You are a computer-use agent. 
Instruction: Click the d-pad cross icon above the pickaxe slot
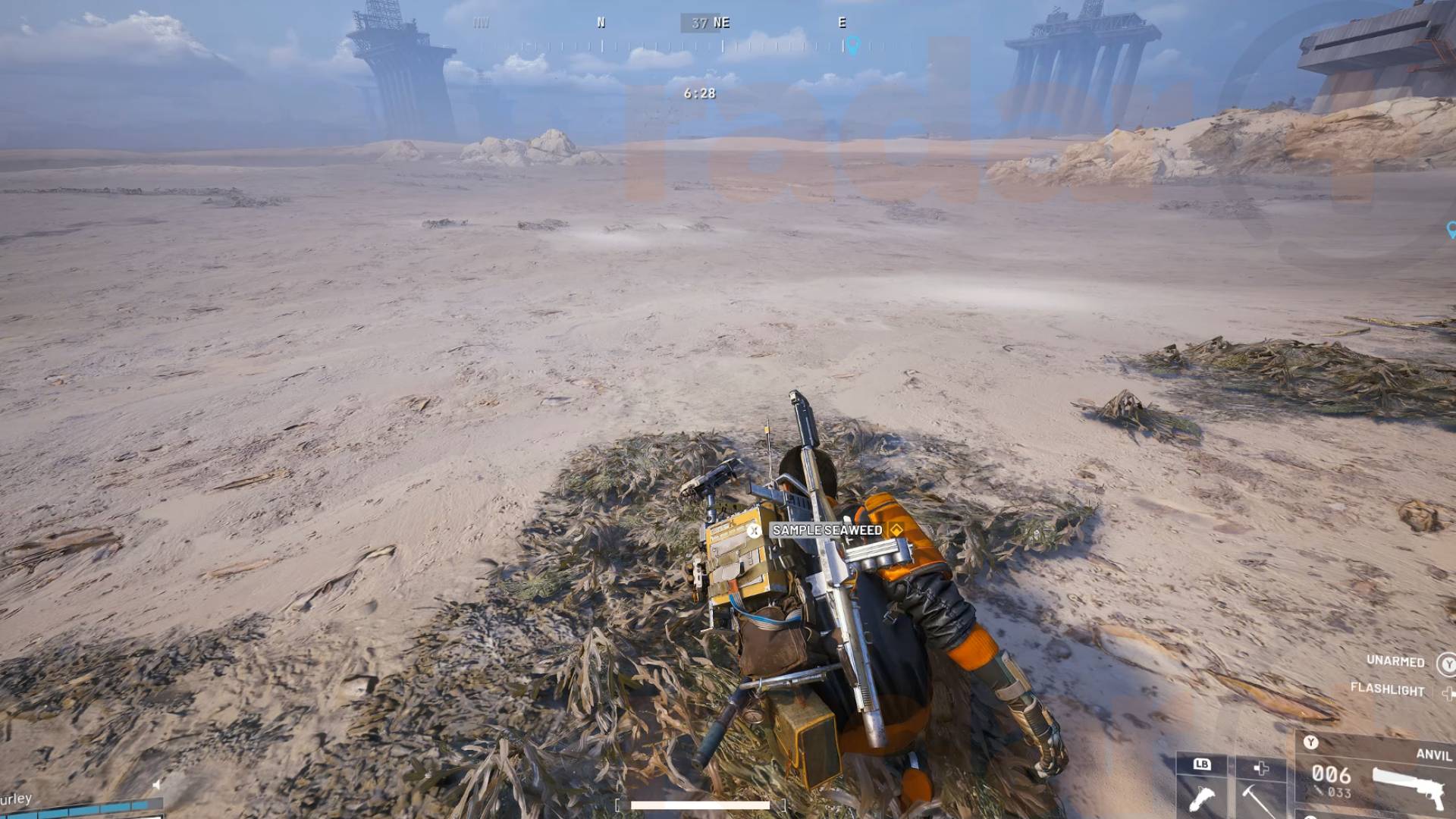coord(1260,767)
